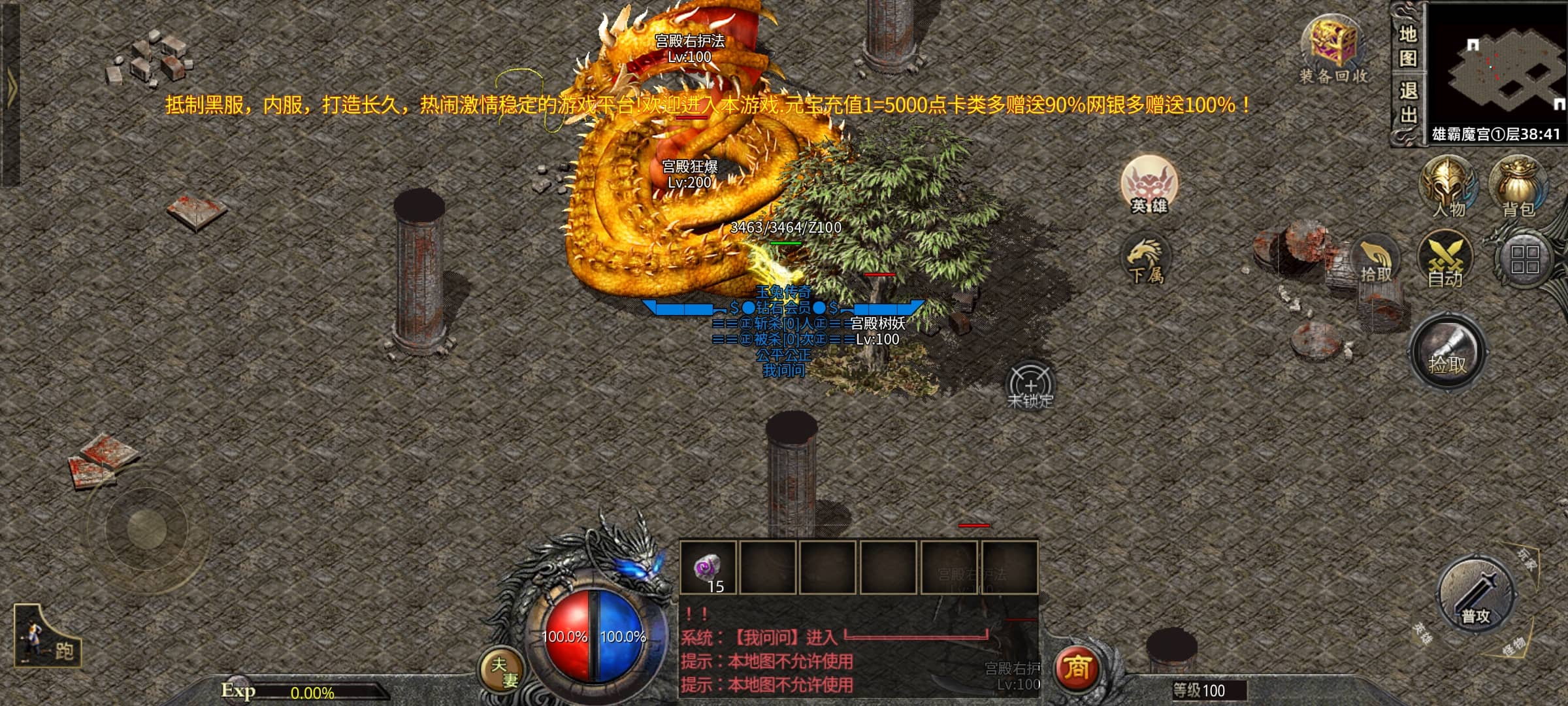
Task: Tap the 退出 exit button
Action: click(x=1407, y=102)
